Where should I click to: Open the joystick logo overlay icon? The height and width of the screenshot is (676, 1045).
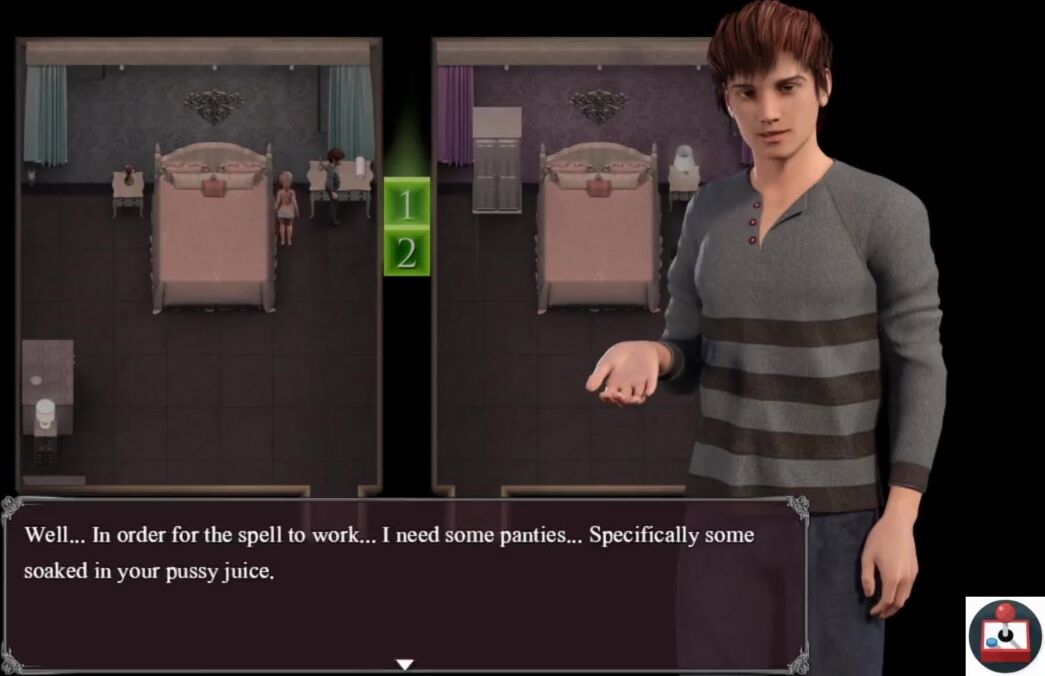point(1005,636)
